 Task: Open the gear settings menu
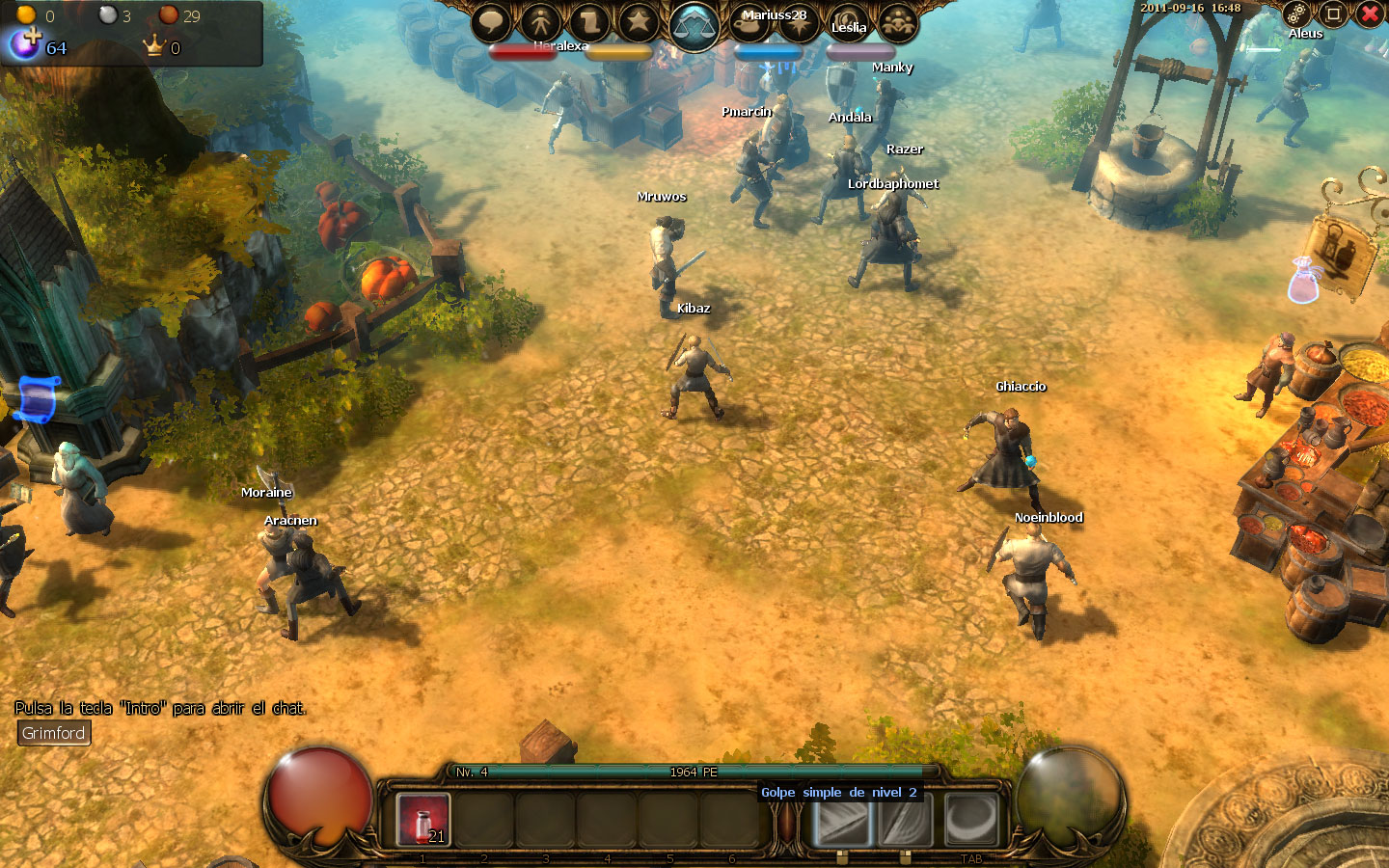[x=1296, y=14]
